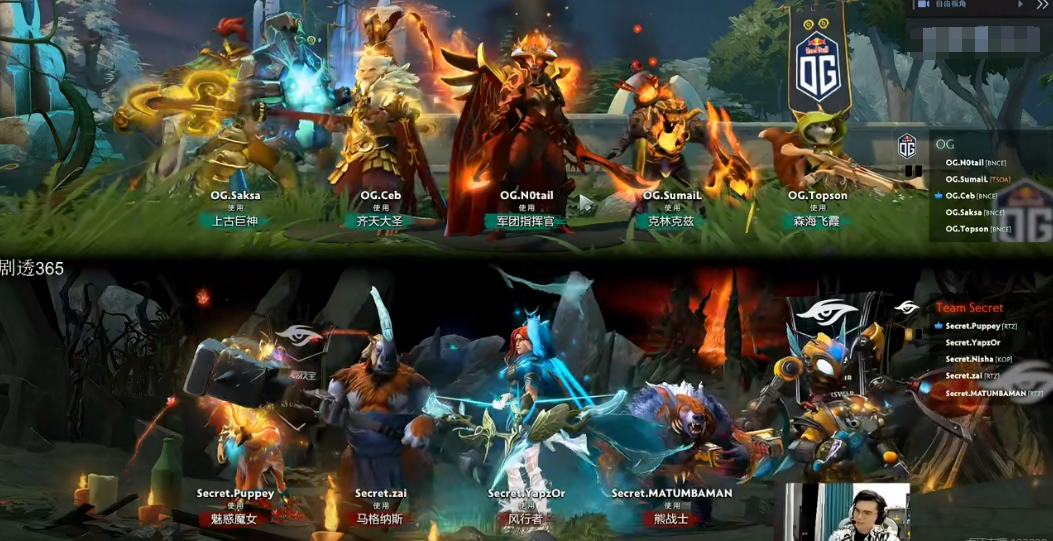Pick Secret.zai in the Team Secret roster

pyautogui.click(x=965, y=376)
